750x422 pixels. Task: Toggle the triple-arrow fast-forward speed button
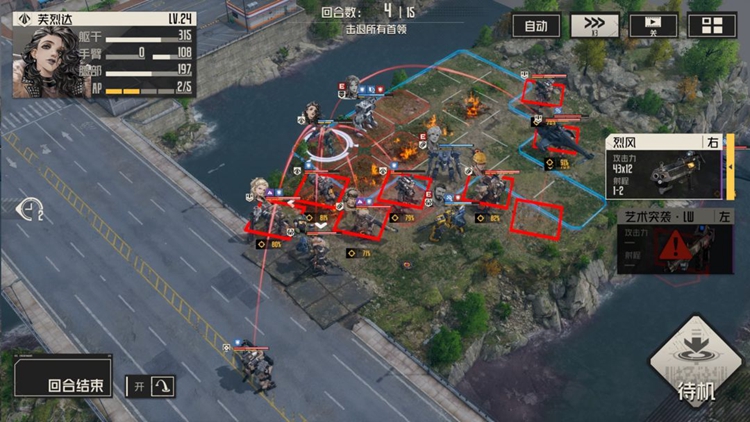(x=594, y=26)
